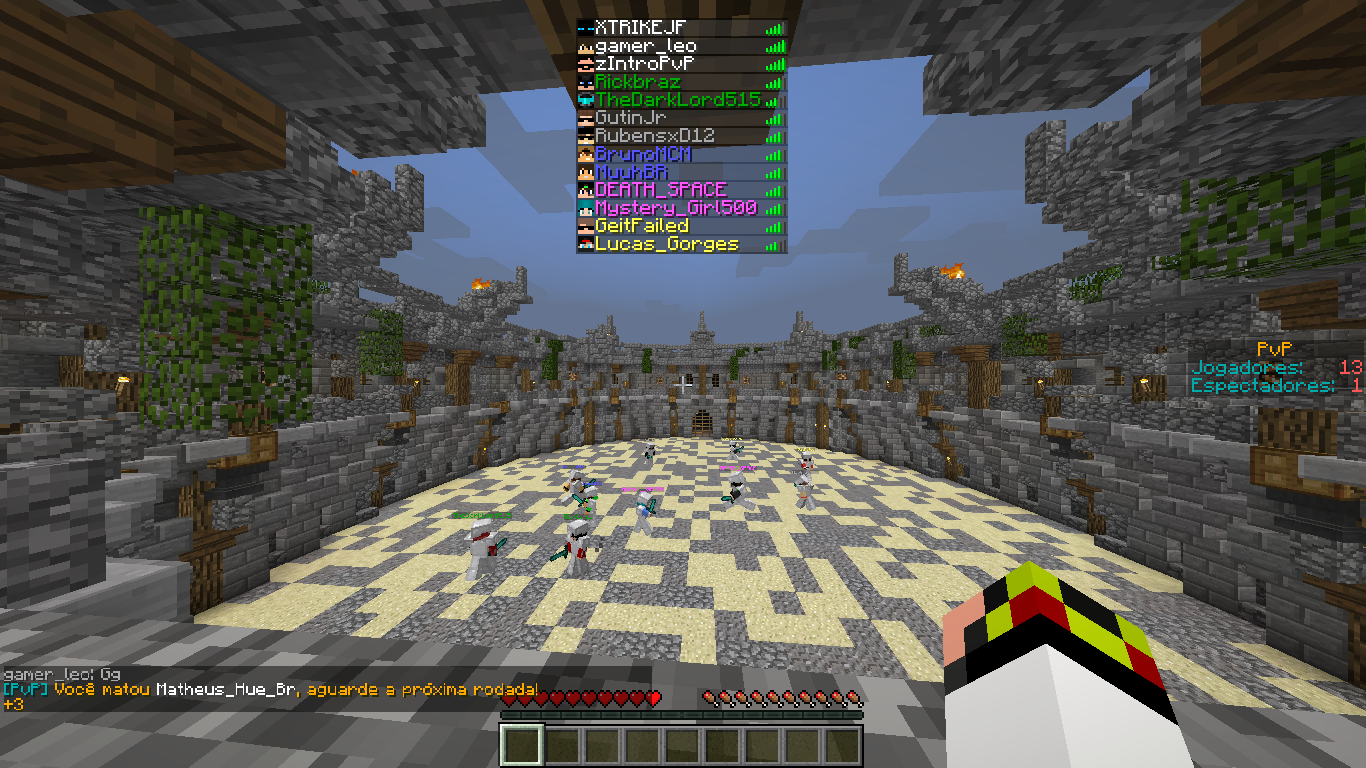Click the PvP kill message in chat
1366x768 pixels.
tap(270, 690)
